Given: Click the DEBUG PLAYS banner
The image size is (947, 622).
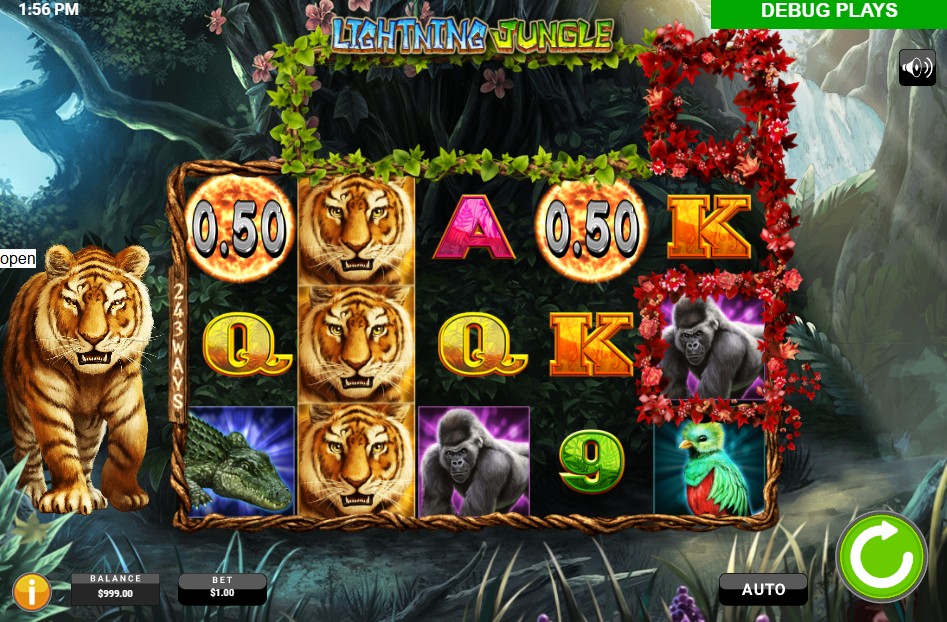Looking at the screenshot, I should [x=828, y=13].
